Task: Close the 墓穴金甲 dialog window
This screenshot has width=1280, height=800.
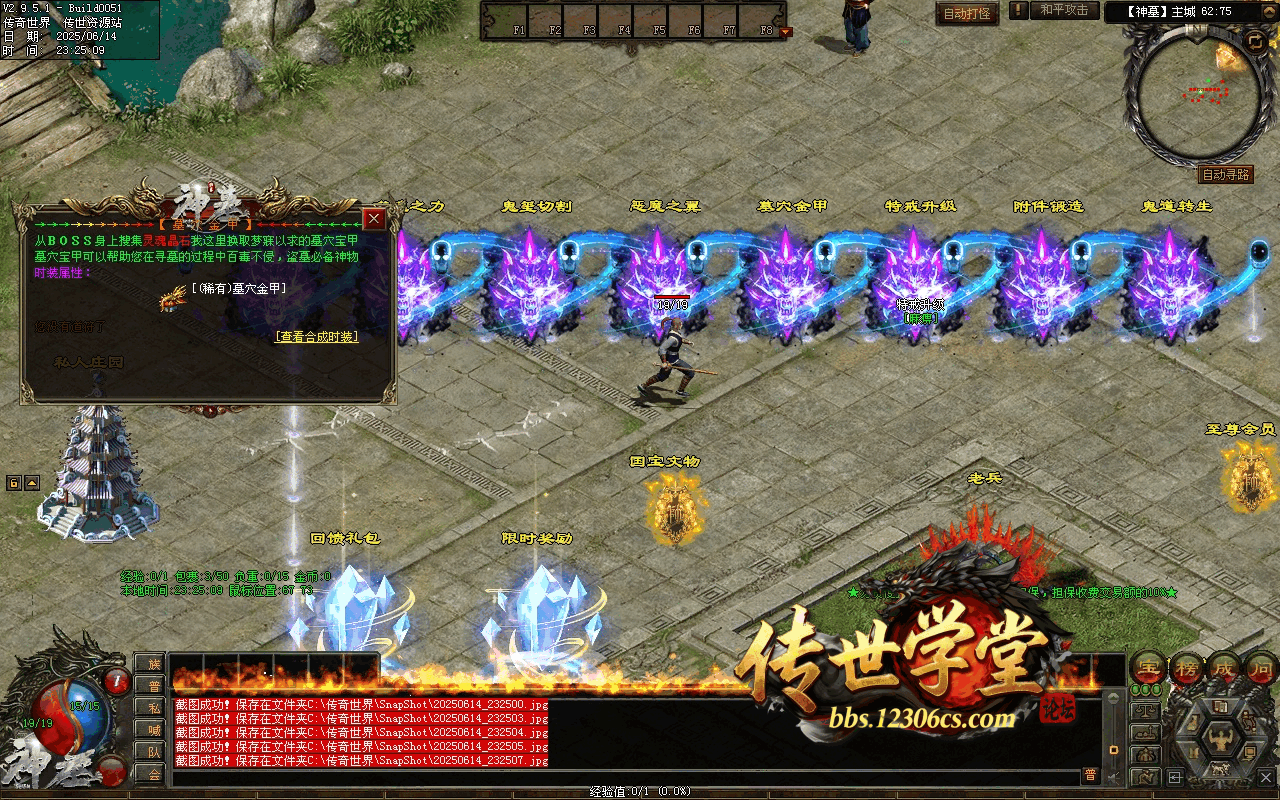Action: pyautogui.click(x=374, y=219)
